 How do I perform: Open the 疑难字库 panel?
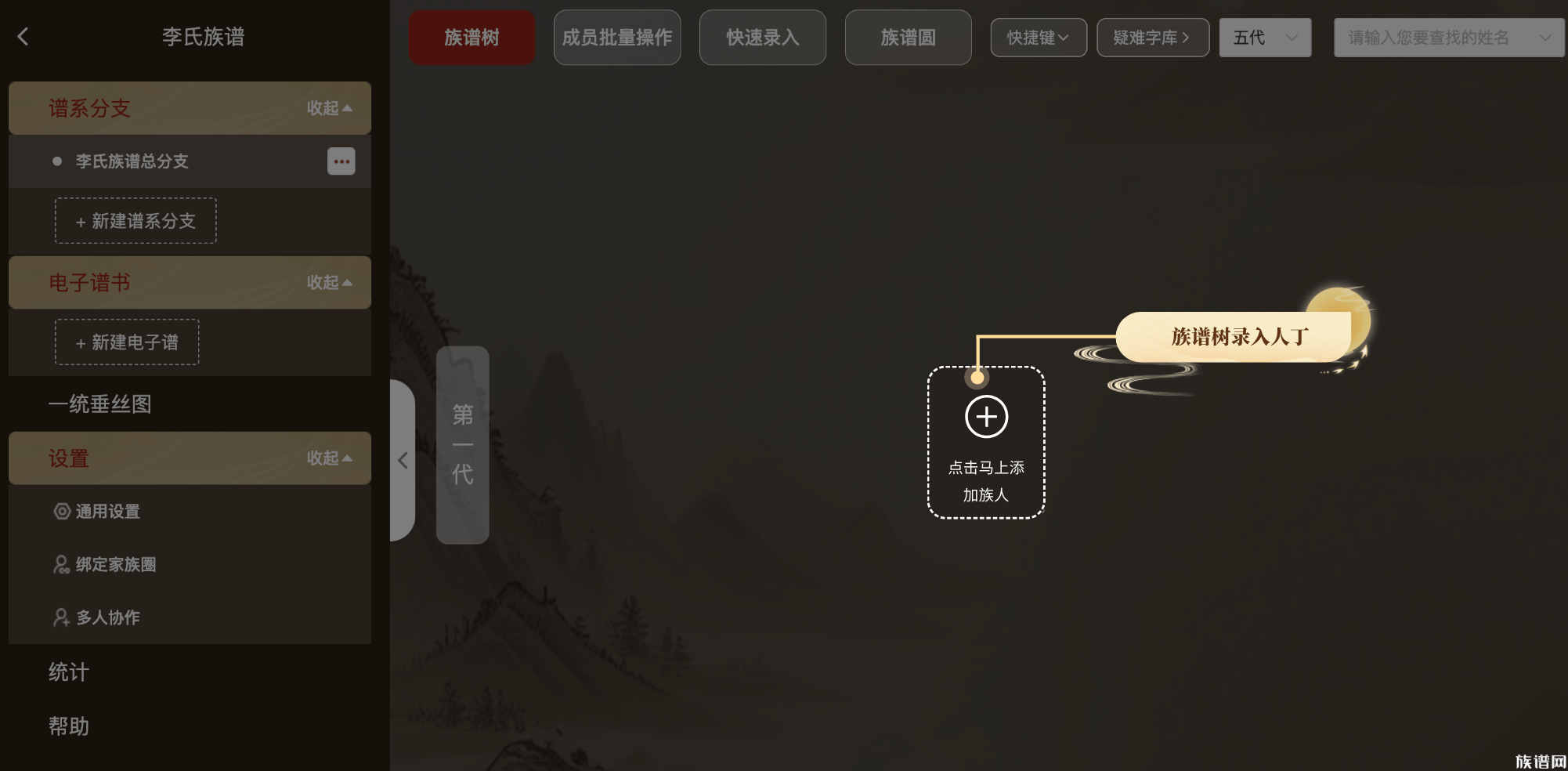tap(1152, 37)
